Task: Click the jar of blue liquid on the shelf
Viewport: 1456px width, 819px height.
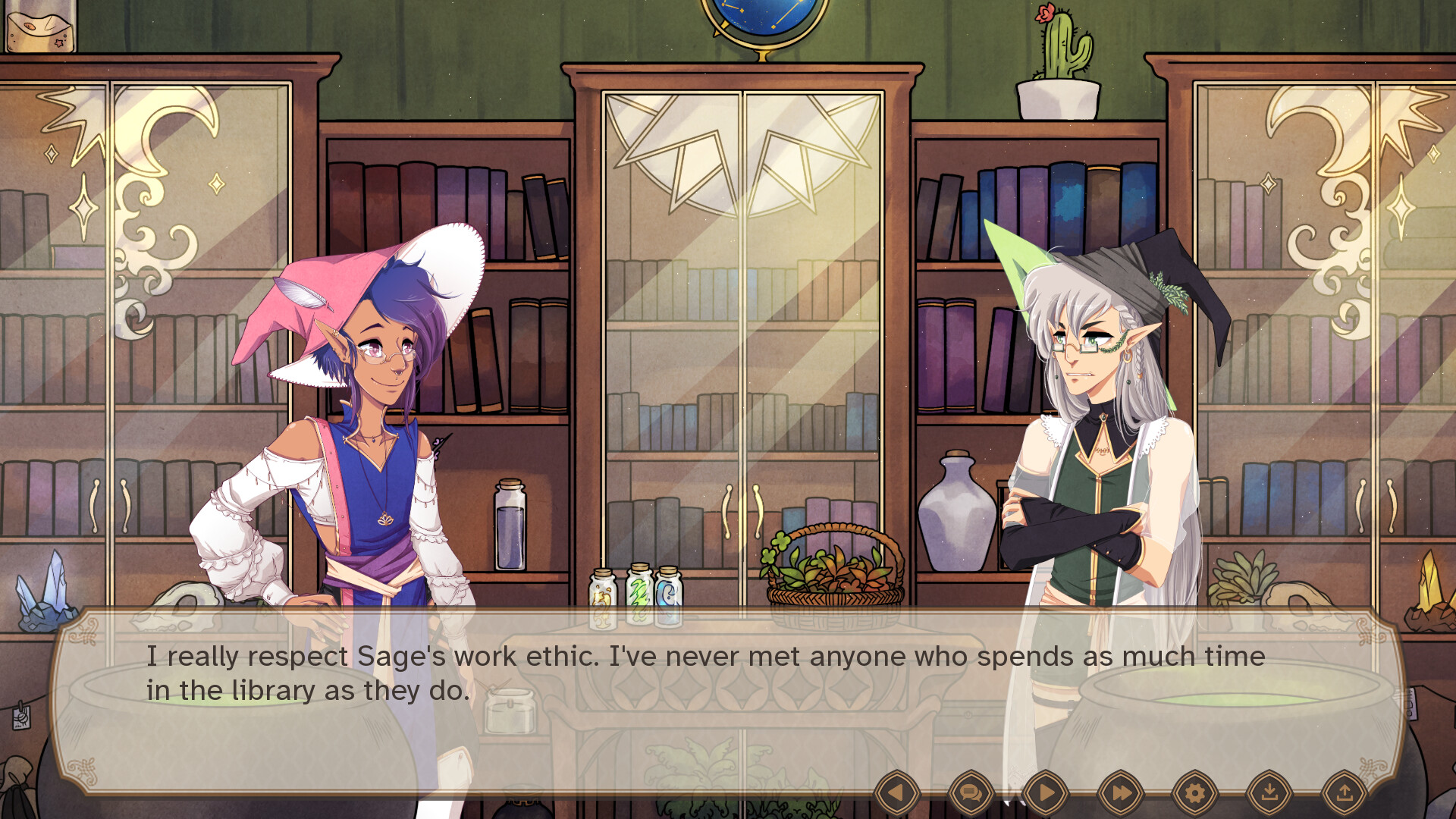Action: pyautogui.click(x=510, y=531)
